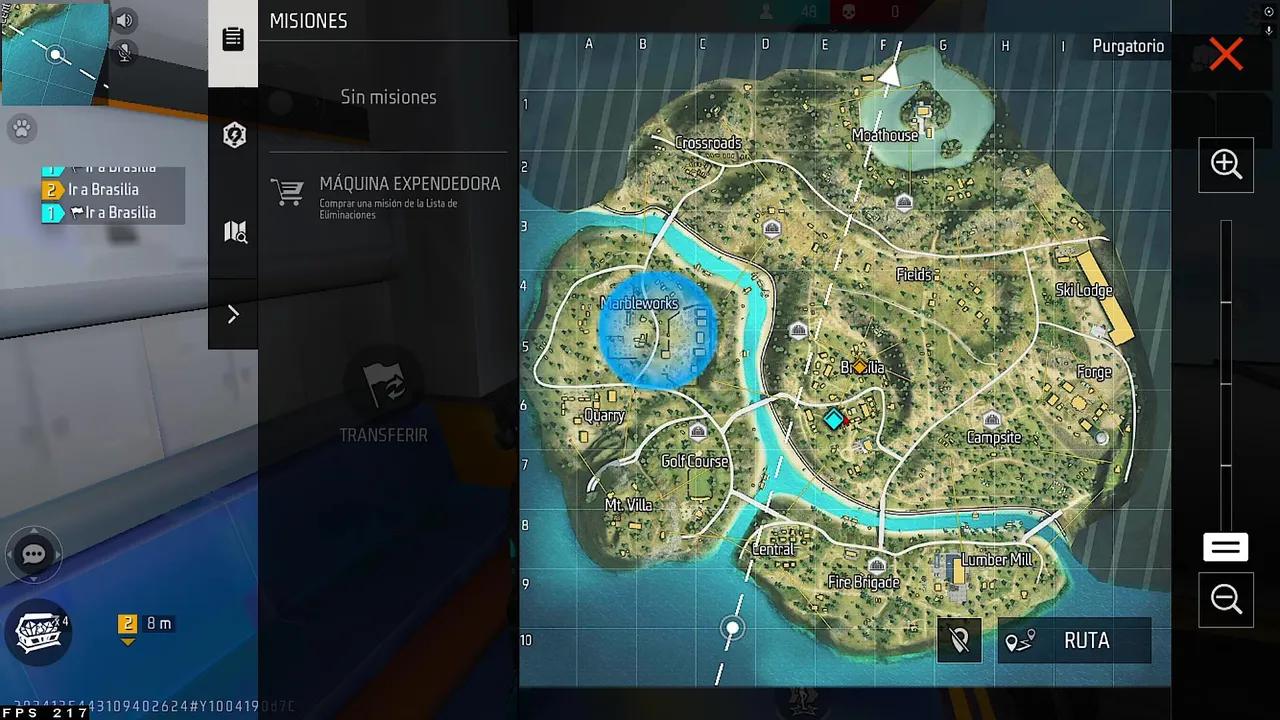Collapse the sidebar with the chevron arrow
1280x720 pixels.
pos(233,314)
